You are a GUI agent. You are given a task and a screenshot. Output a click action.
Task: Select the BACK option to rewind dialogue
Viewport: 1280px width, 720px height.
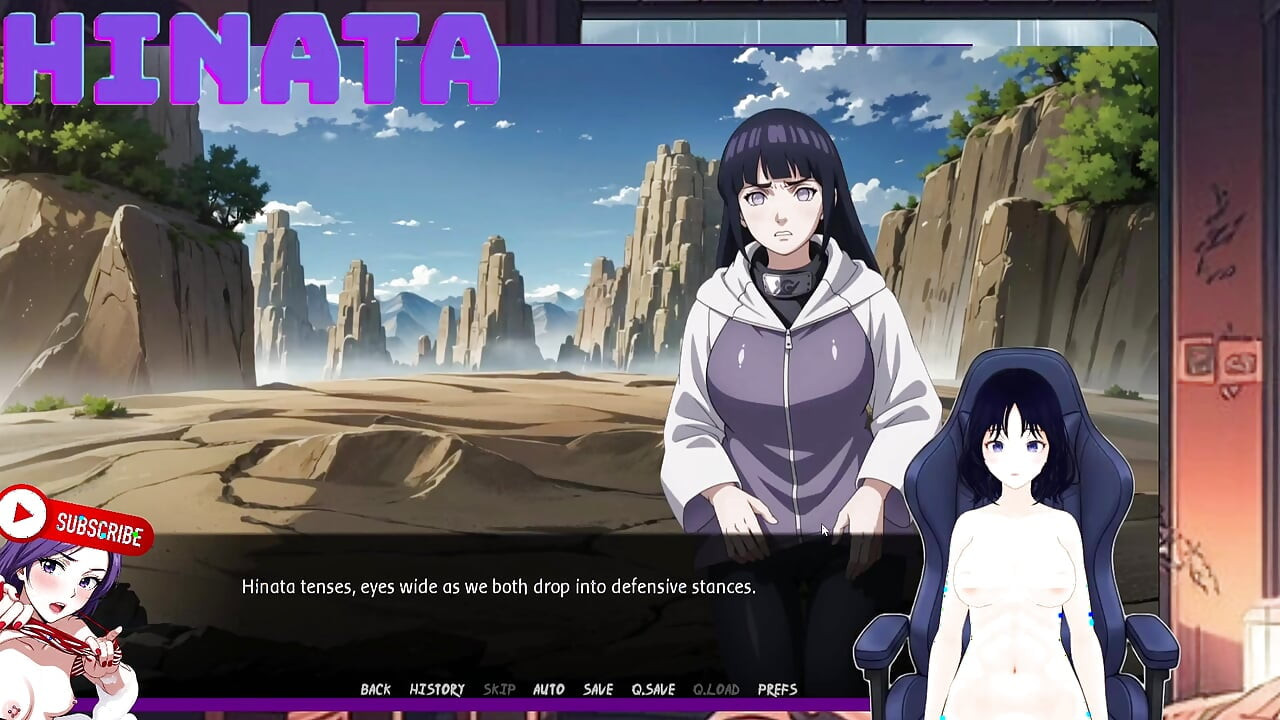click(375, 689)
